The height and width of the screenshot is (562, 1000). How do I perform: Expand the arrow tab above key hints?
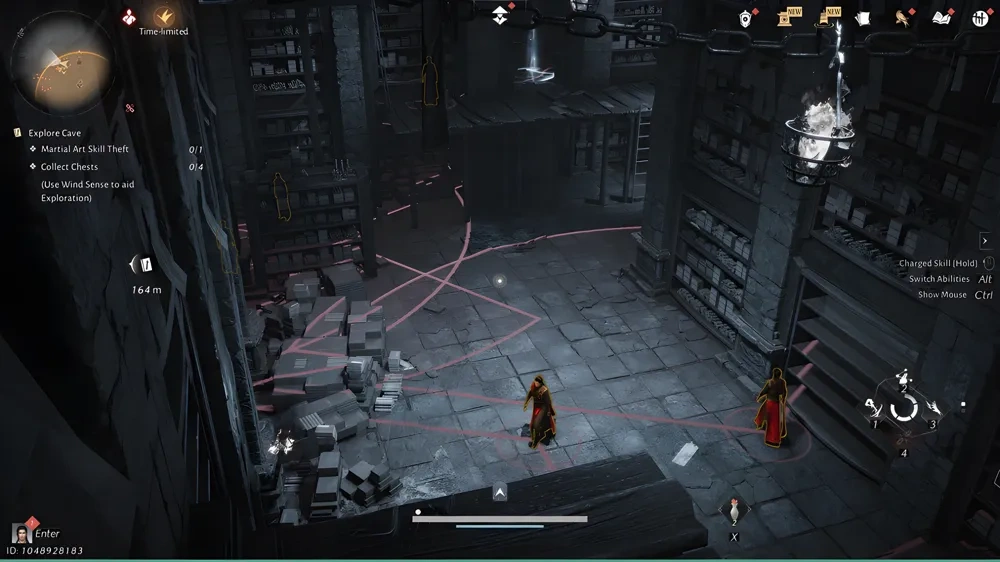coord(984,241)
